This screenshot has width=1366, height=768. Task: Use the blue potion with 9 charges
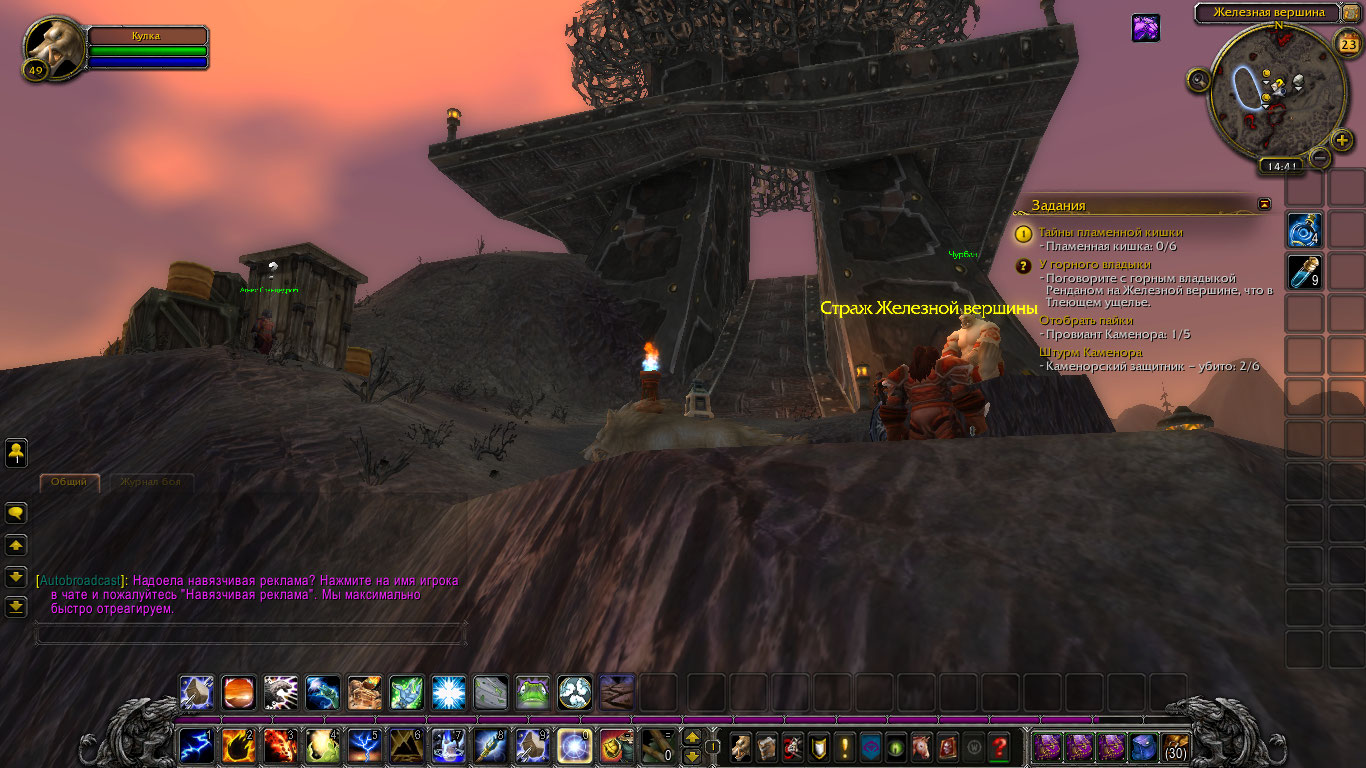[x=1304, y=271]
